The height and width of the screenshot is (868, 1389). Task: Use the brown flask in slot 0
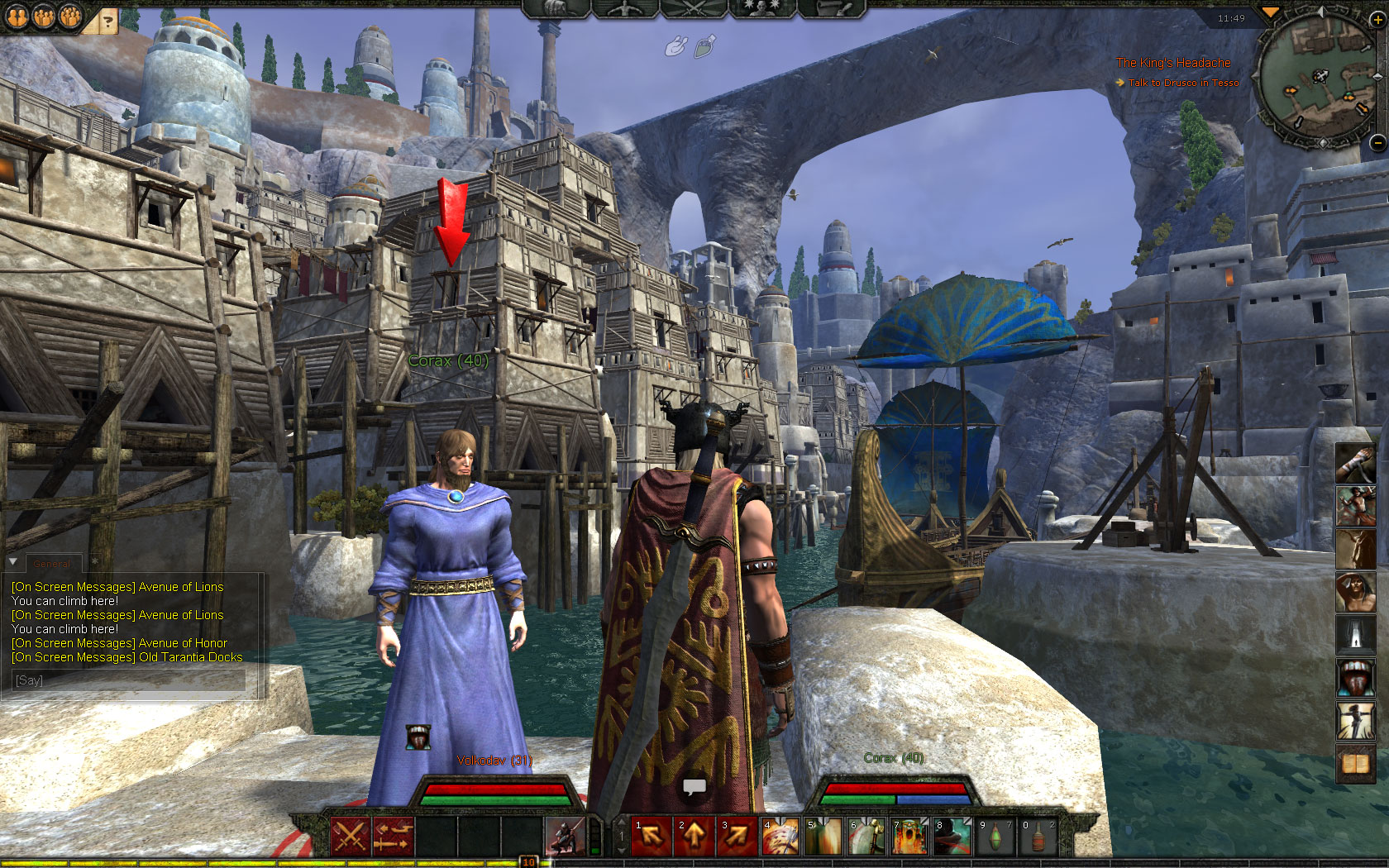point(1038,837)
